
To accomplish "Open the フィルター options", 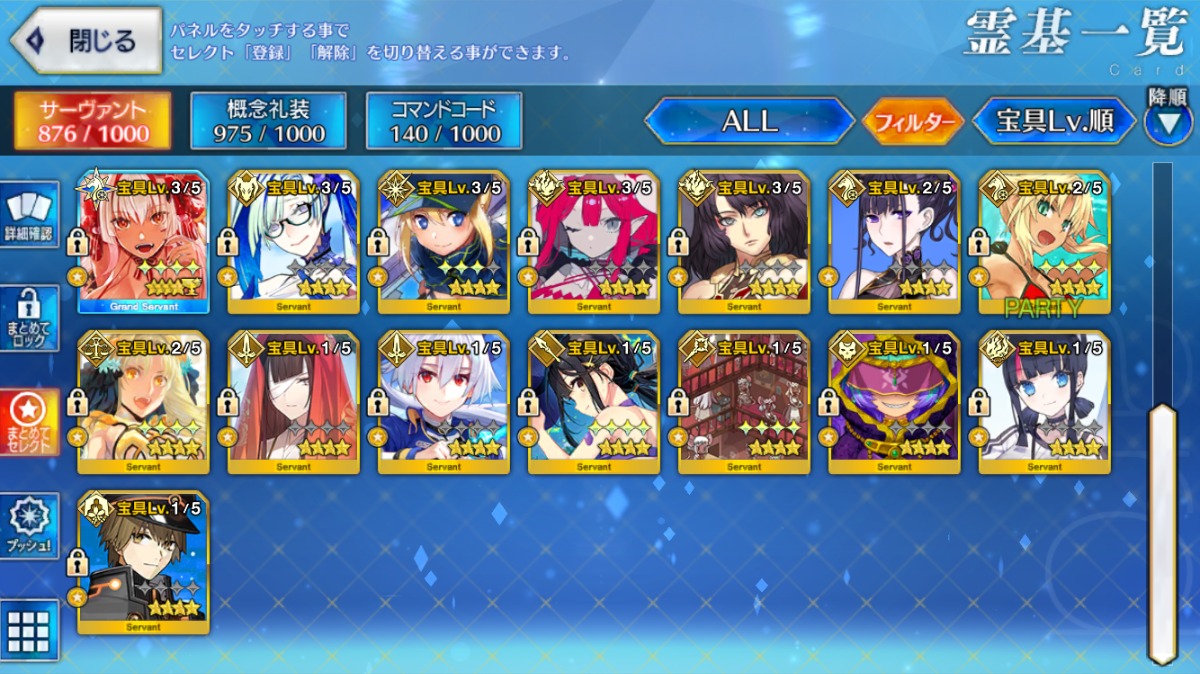I will coord(912,123).
